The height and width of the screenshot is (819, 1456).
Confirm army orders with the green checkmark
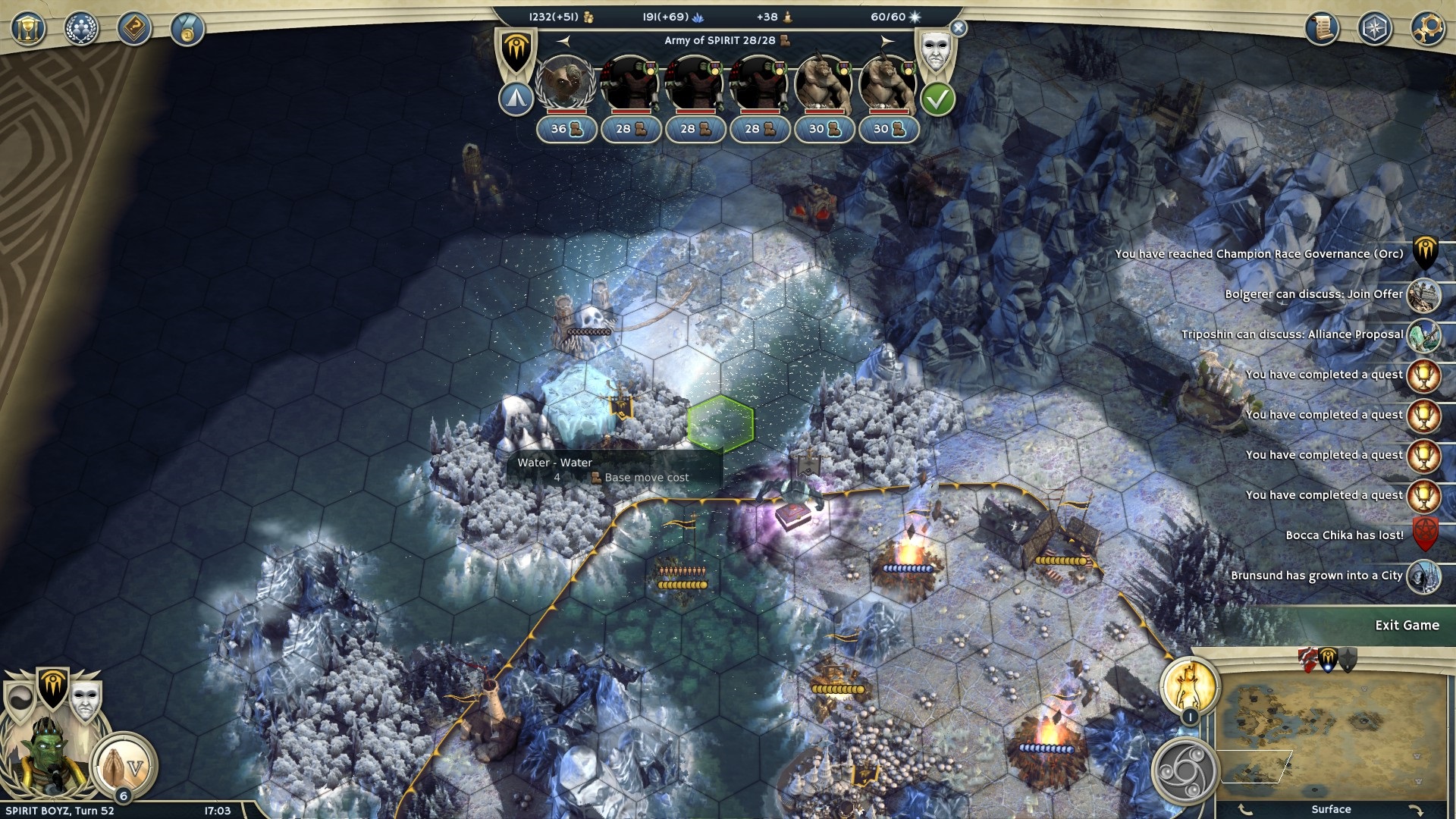(937, 99)
